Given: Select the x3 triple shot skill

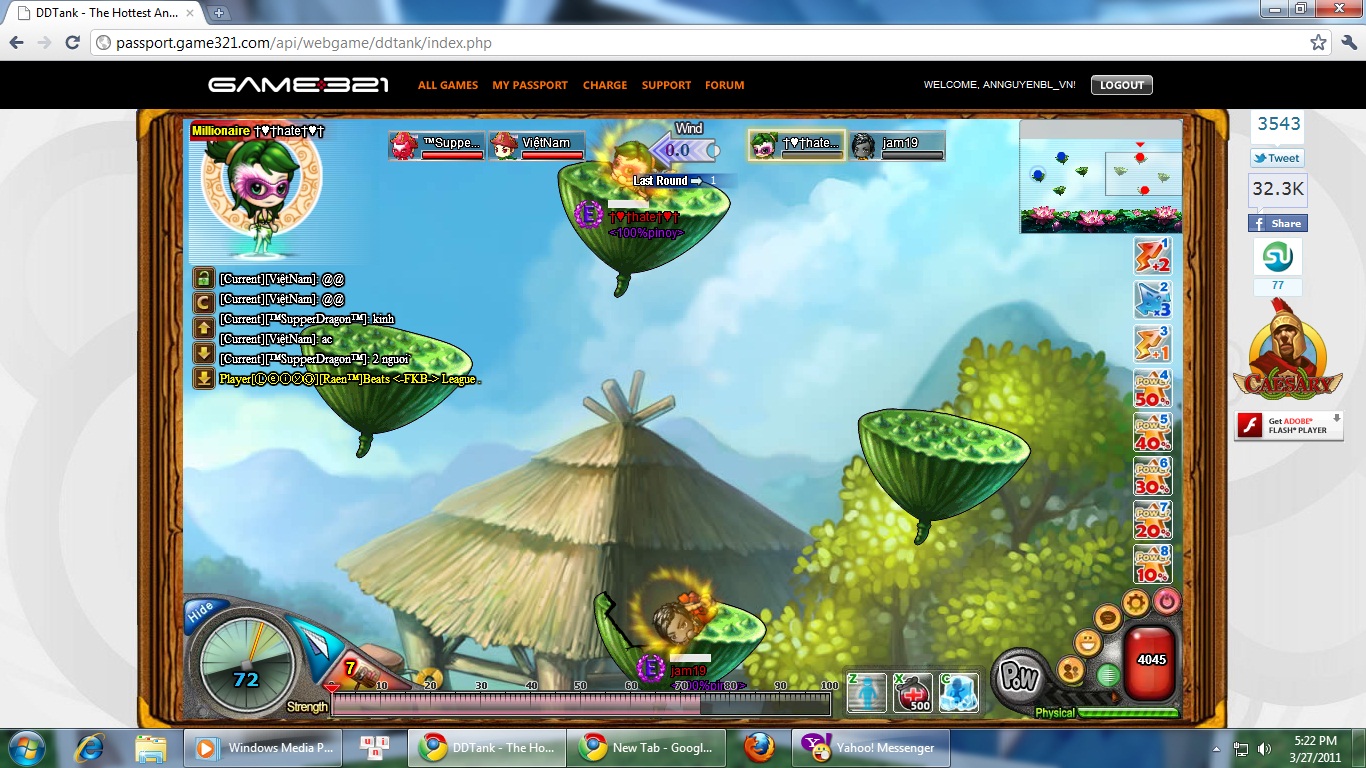Looking at the screenshot, I should point(1152,300).
